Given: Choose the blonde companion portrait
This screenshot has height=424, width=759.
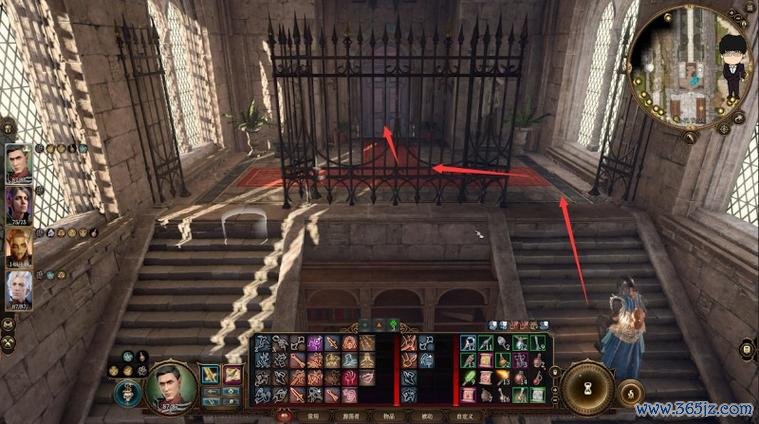Looking at the screenshot, I should point(18,248).
